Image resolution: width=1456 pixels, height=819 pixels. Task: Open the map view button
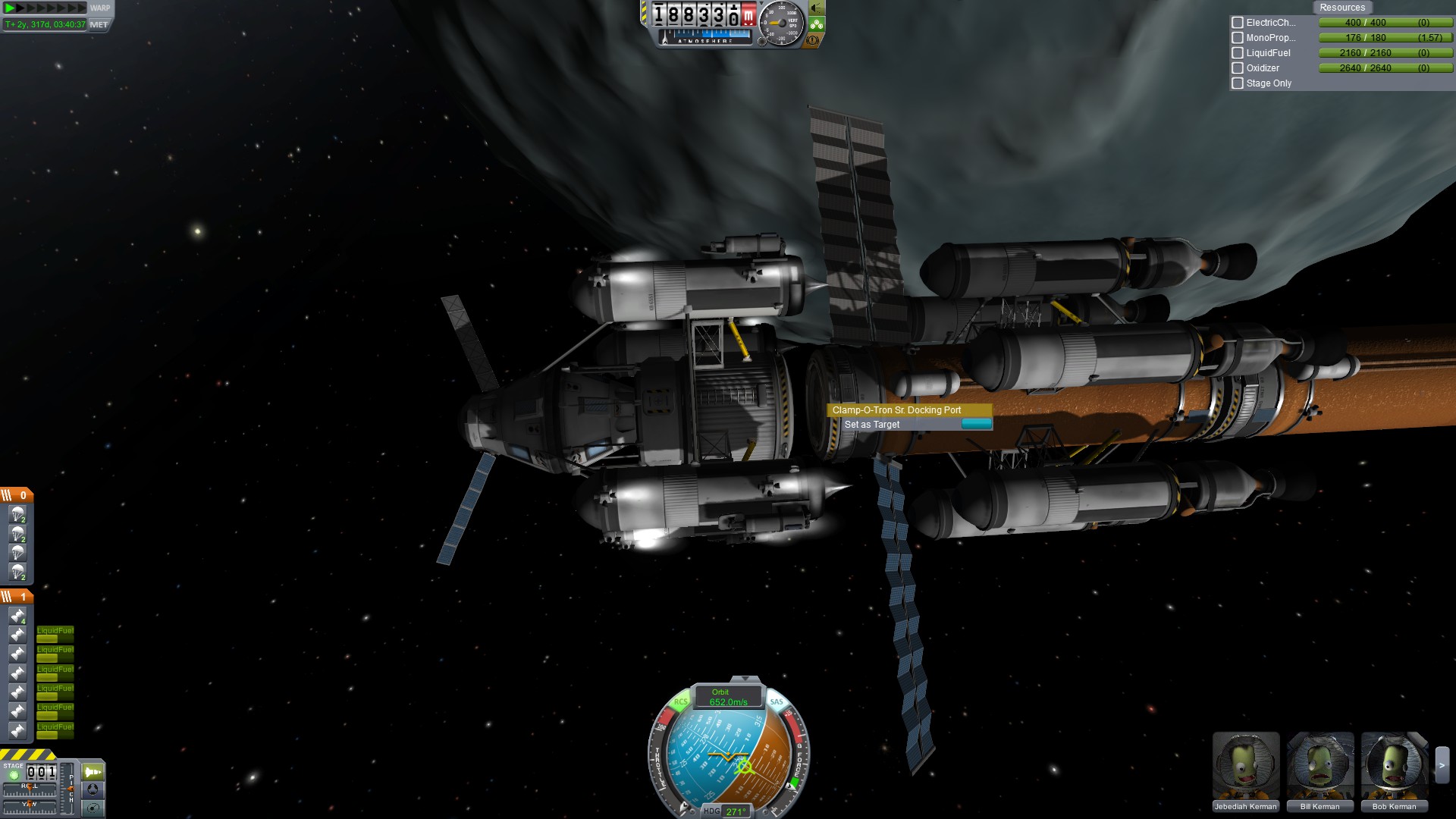(x=93, y=808)
